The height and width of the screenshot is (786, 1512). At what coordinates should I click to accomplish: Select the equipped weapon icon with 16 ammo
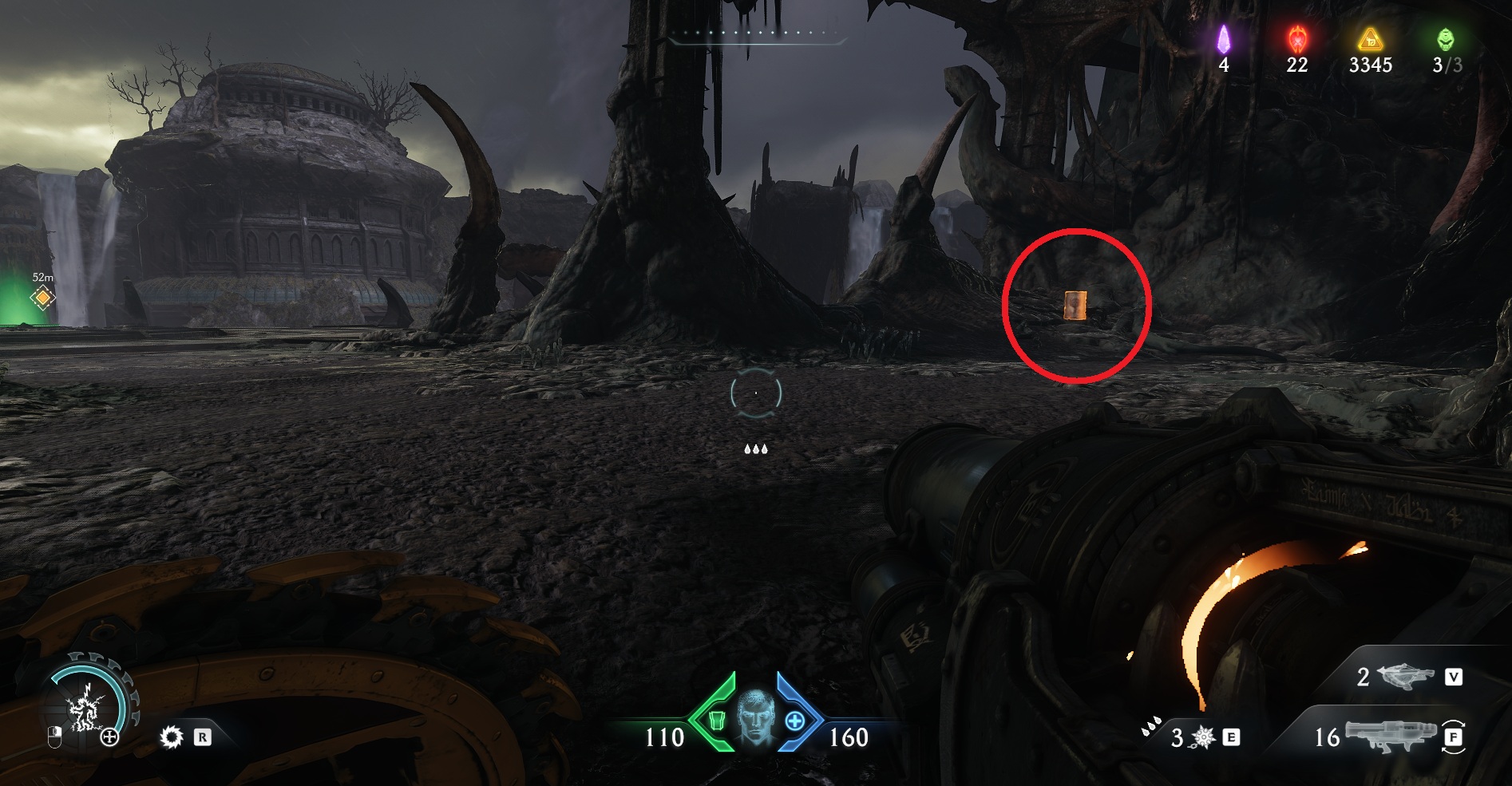(1389, 736)
